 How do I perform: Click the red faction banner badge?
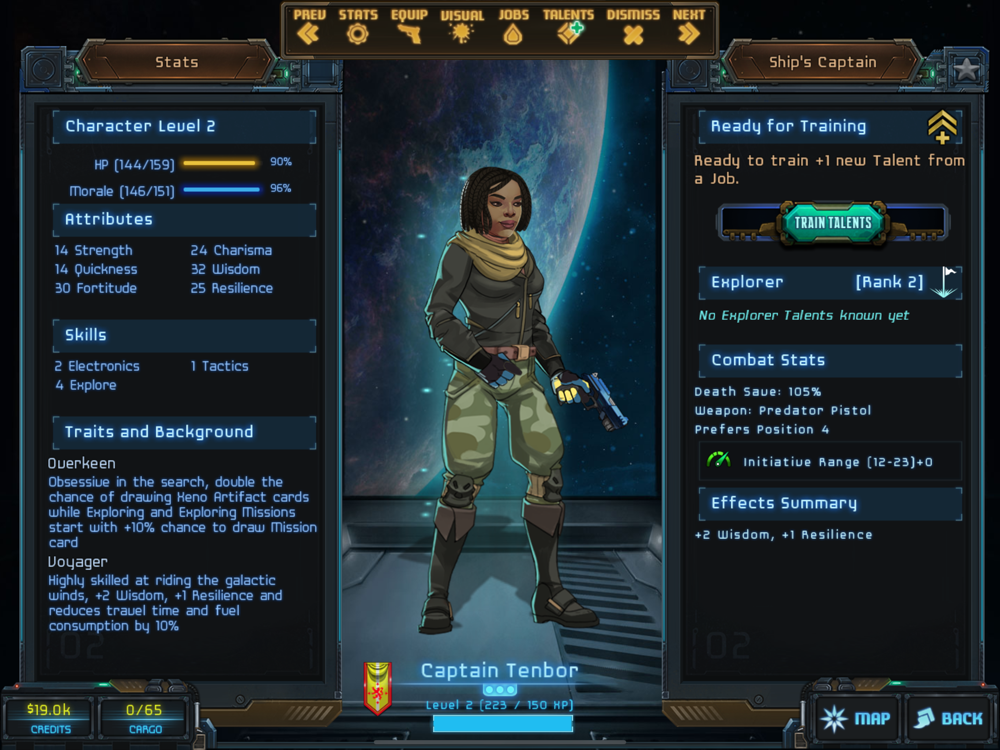[377, 688]
